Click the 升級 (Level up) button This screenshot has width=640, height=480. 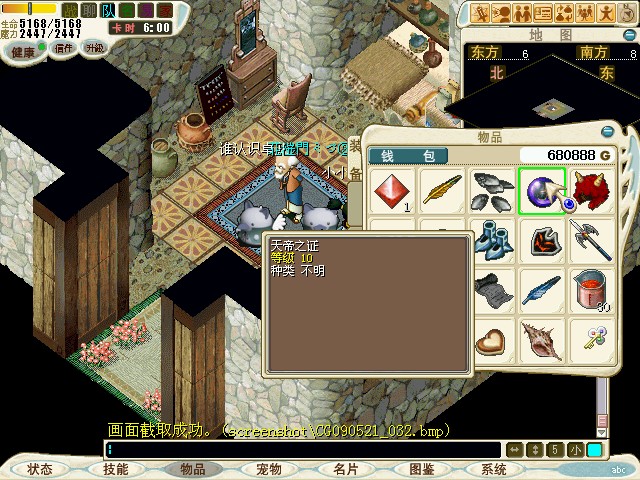pos(94,47)
